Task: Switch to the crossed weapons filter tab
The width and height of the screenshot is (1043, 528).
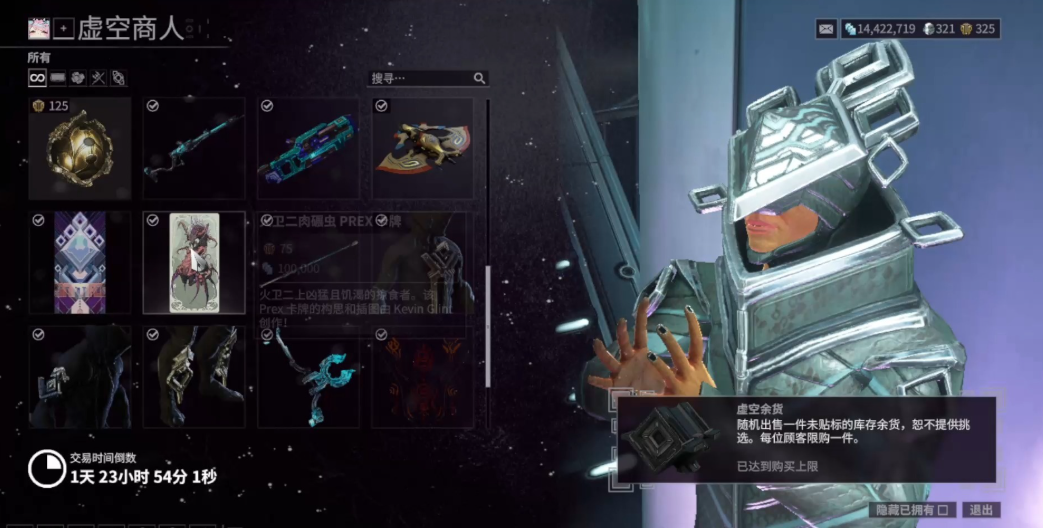Action: click(x=97, y=78)
